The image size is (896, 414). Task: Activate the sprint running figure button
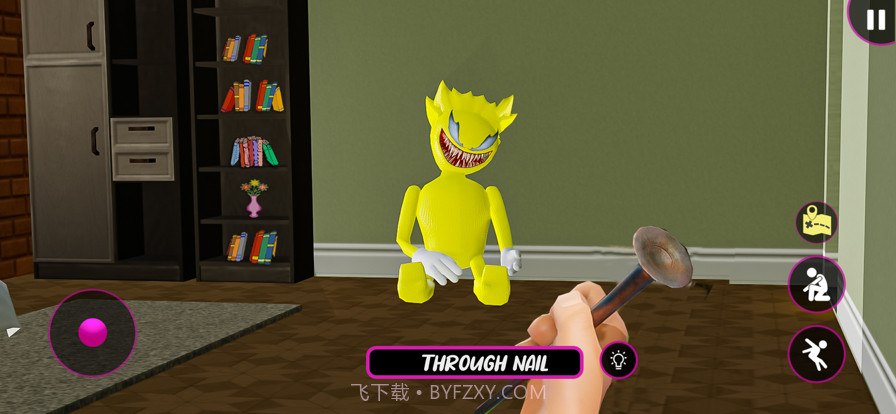(816, 354)
